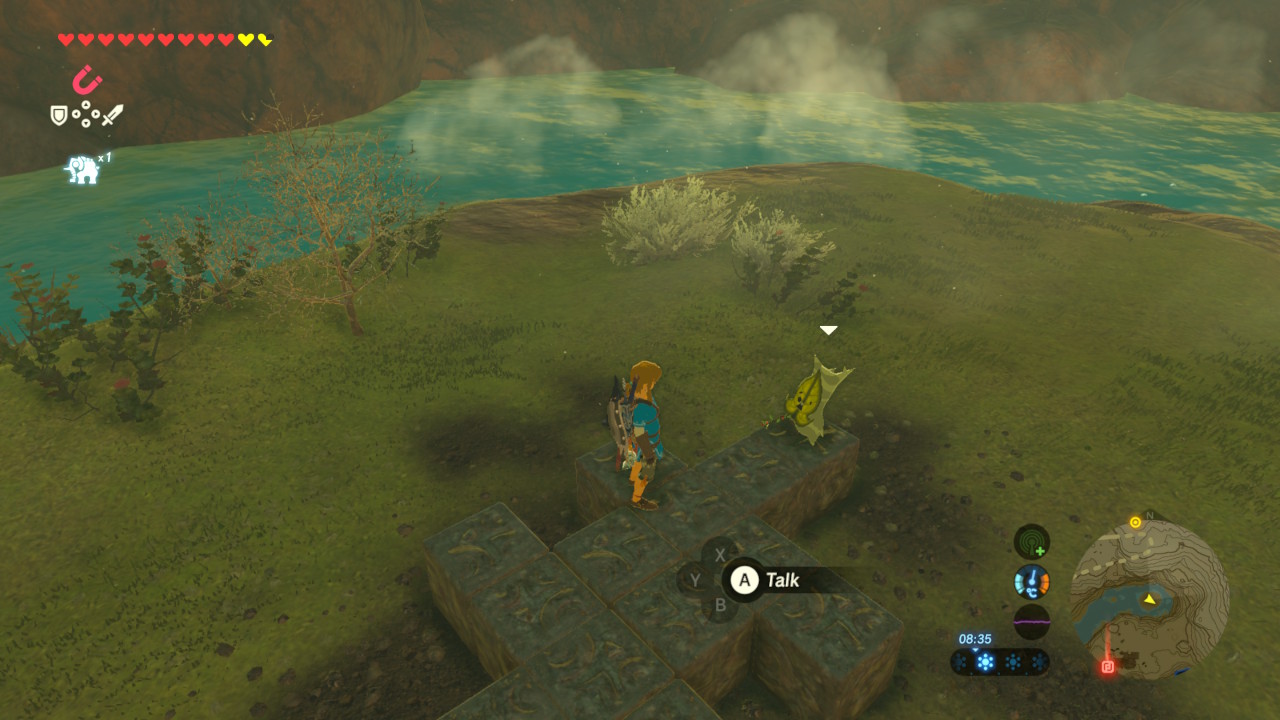Select the red shrine marker on minimap
This screenshot has width=1280, height=720.
1108,666
